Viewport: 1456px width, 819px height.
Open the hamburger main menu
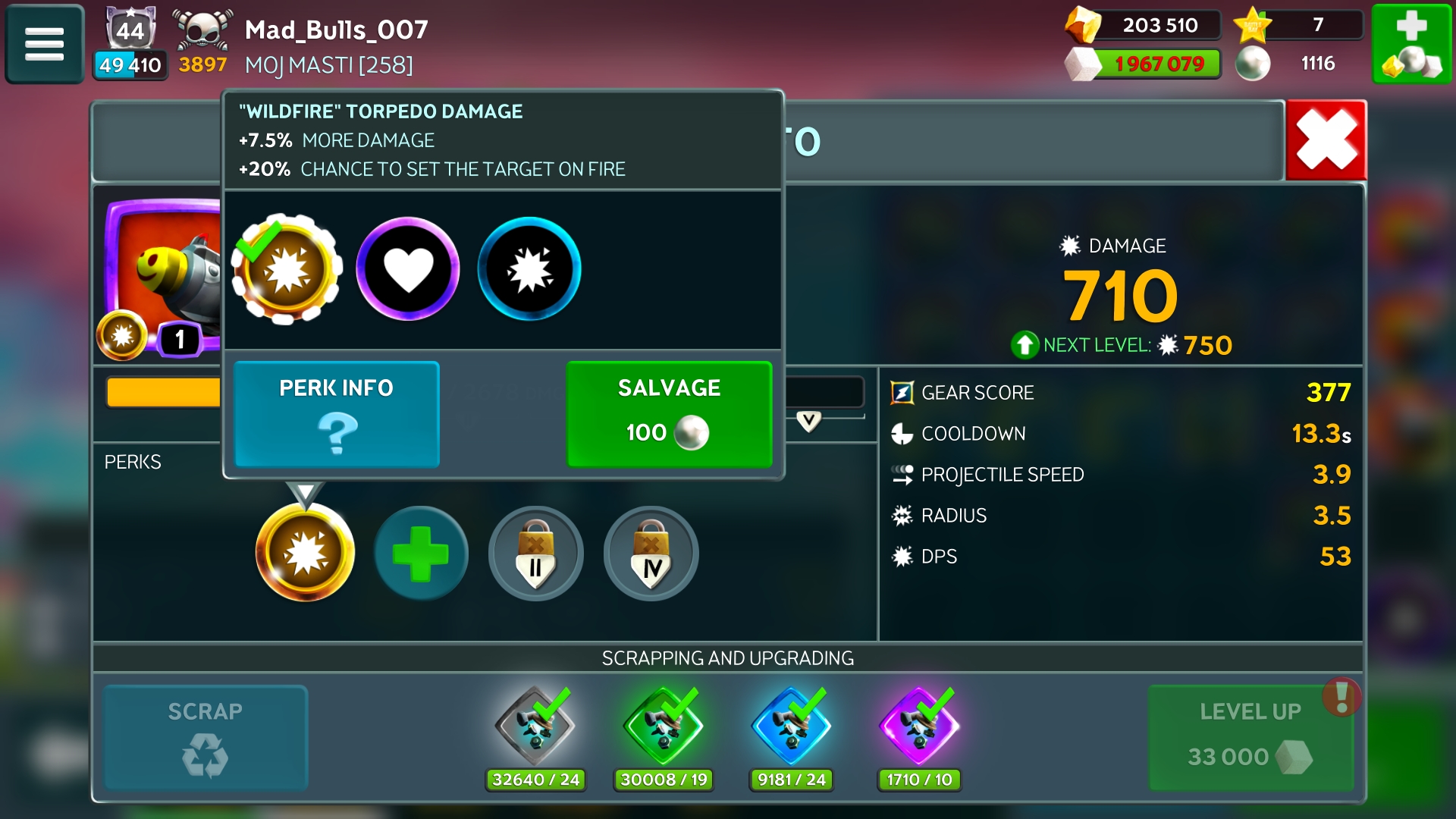[44, 44]
